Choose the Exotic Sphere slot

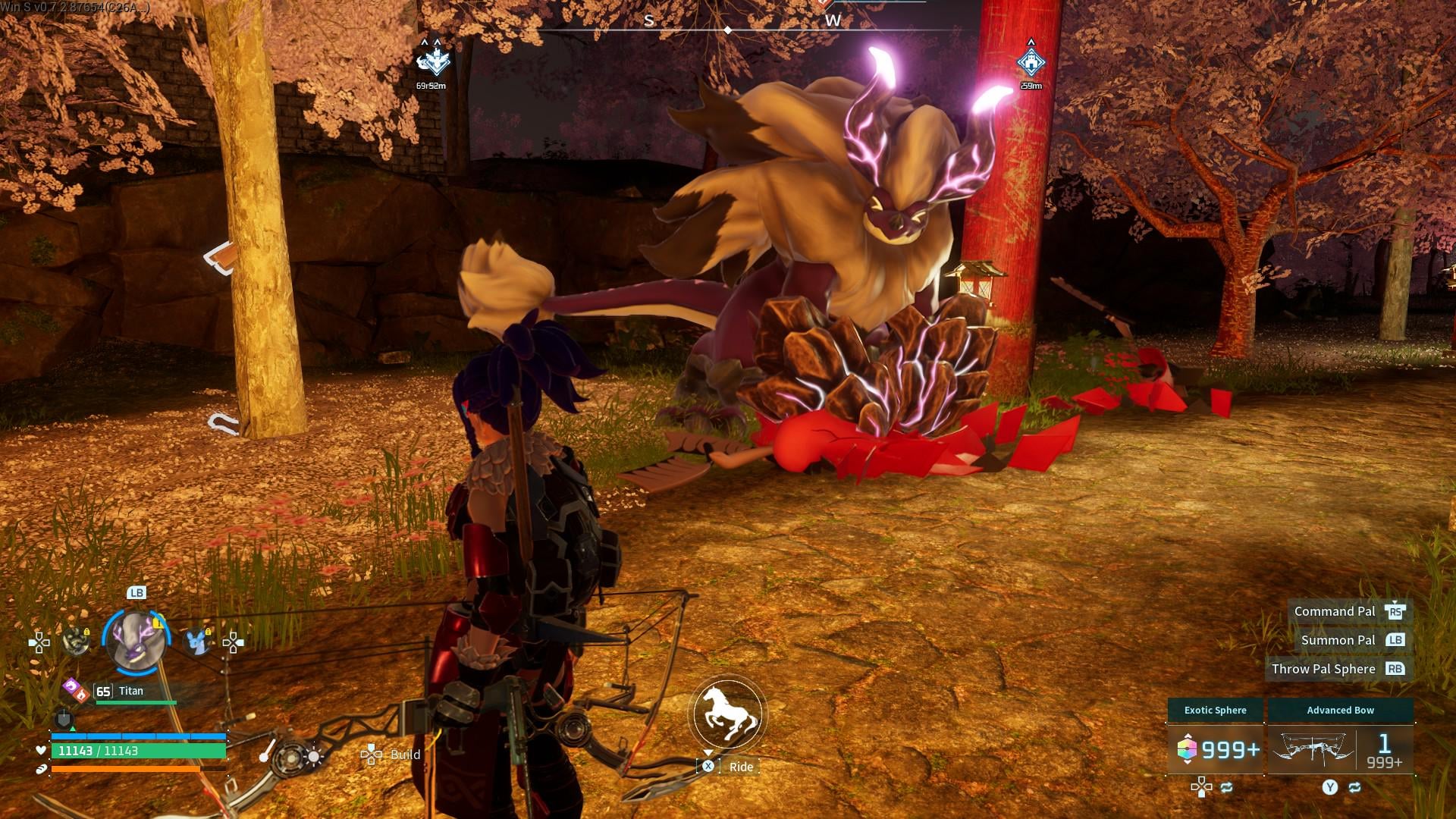1216,748
